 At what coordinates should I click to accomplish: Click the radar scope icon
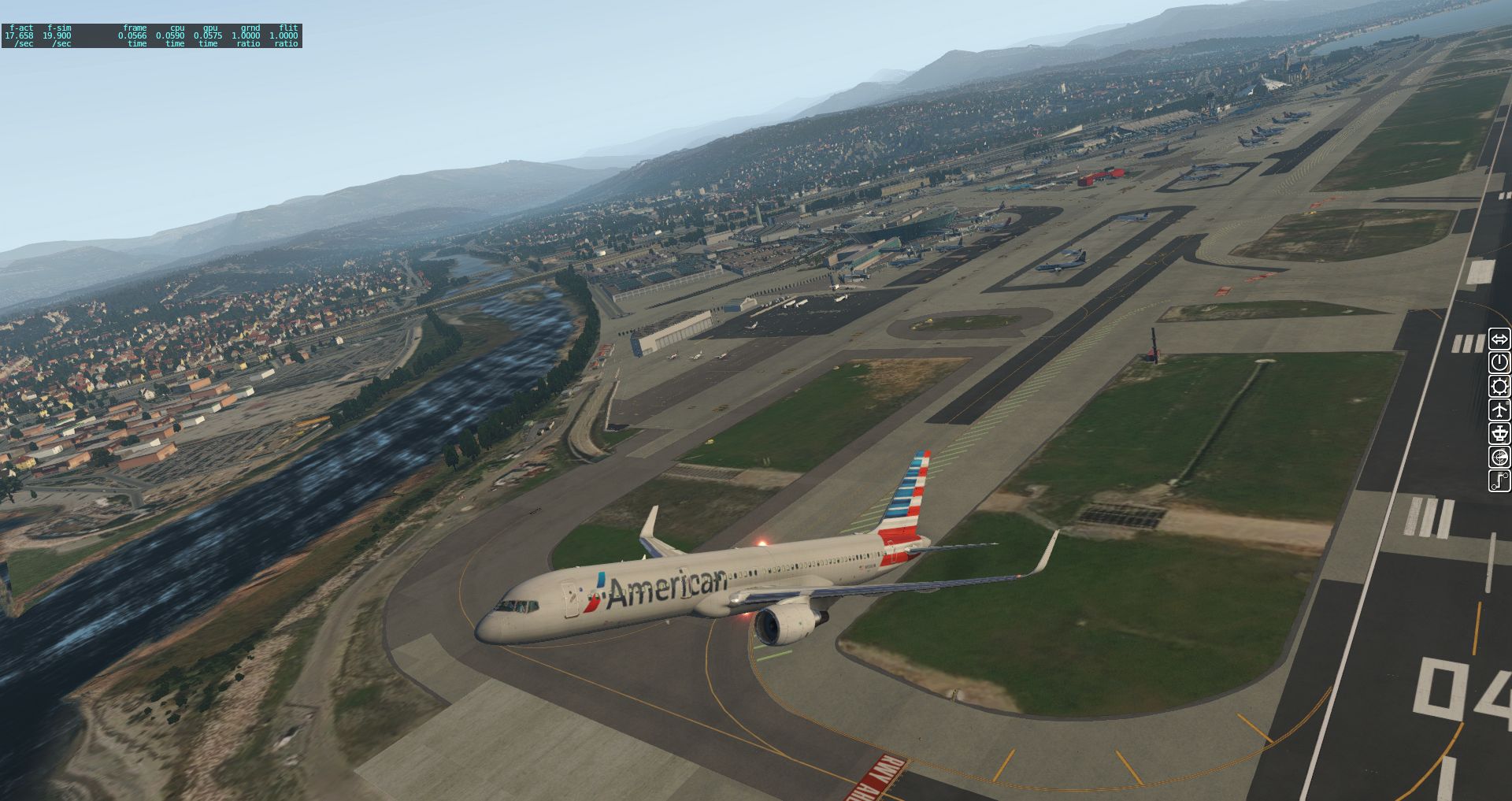(1499, 457)
